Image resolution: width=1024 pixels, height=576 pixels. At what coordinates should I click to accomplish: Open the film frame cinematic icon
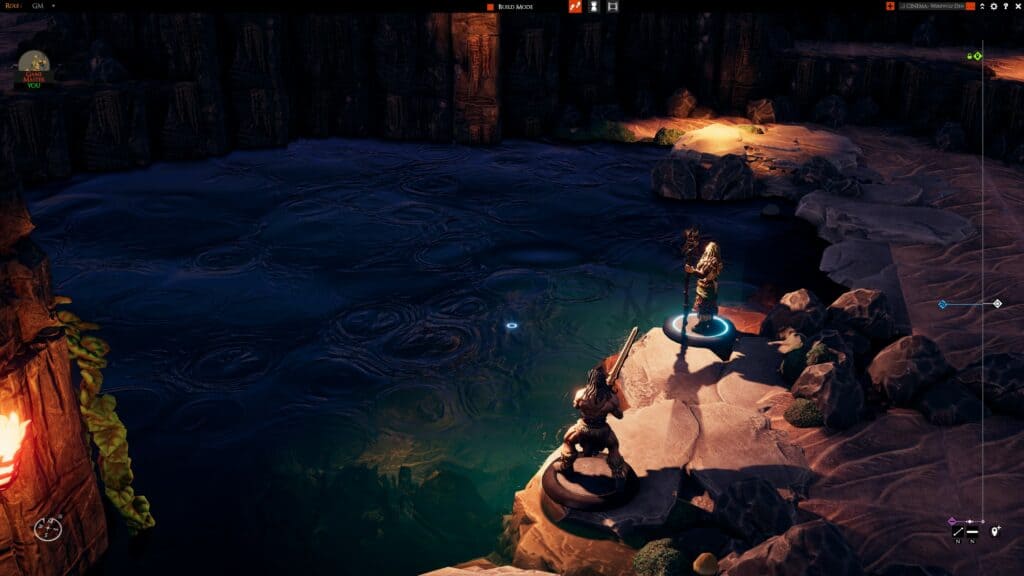click(x=612, y=7)
